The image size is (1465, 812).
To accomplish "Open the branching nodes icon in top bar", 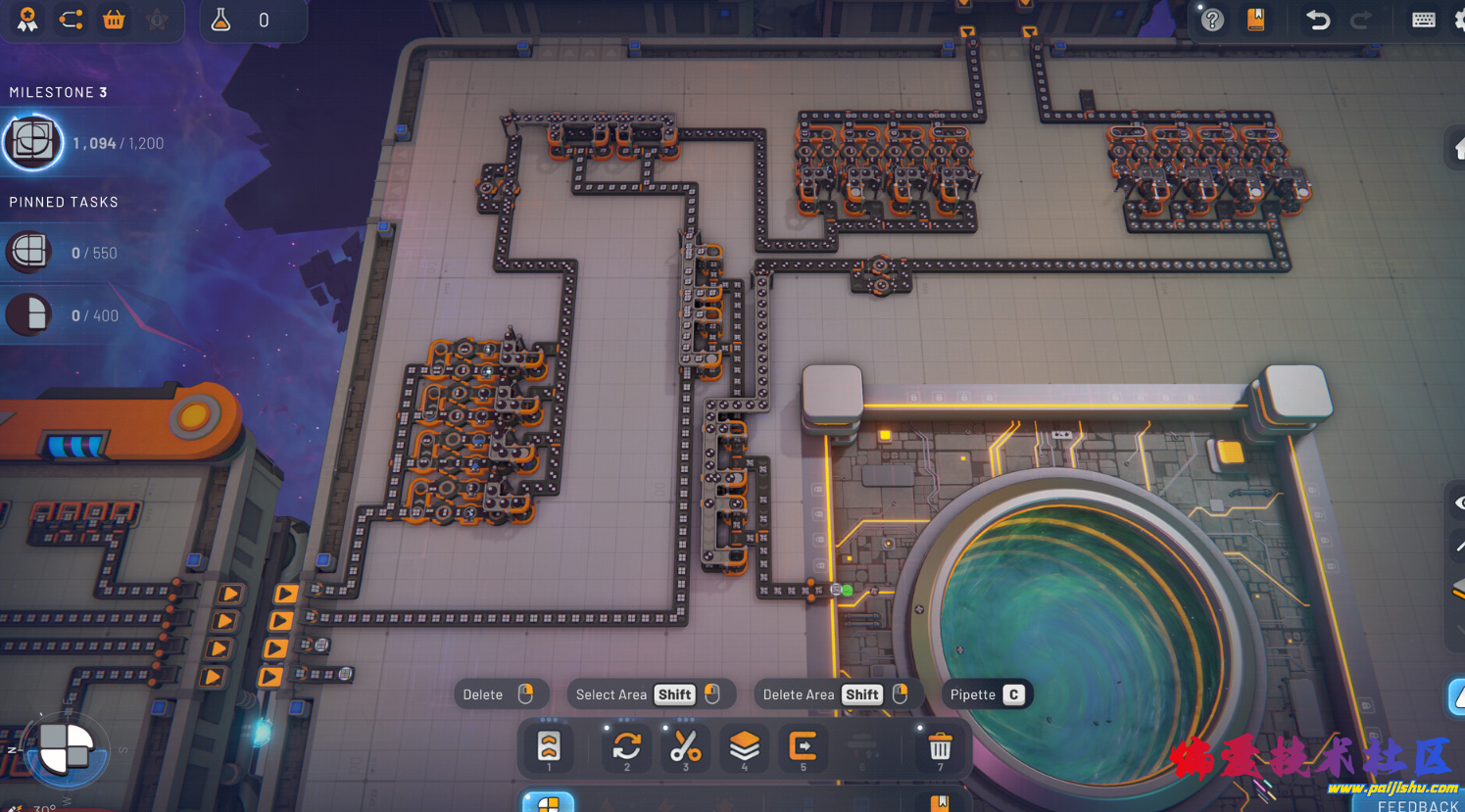I will [71, 20].
